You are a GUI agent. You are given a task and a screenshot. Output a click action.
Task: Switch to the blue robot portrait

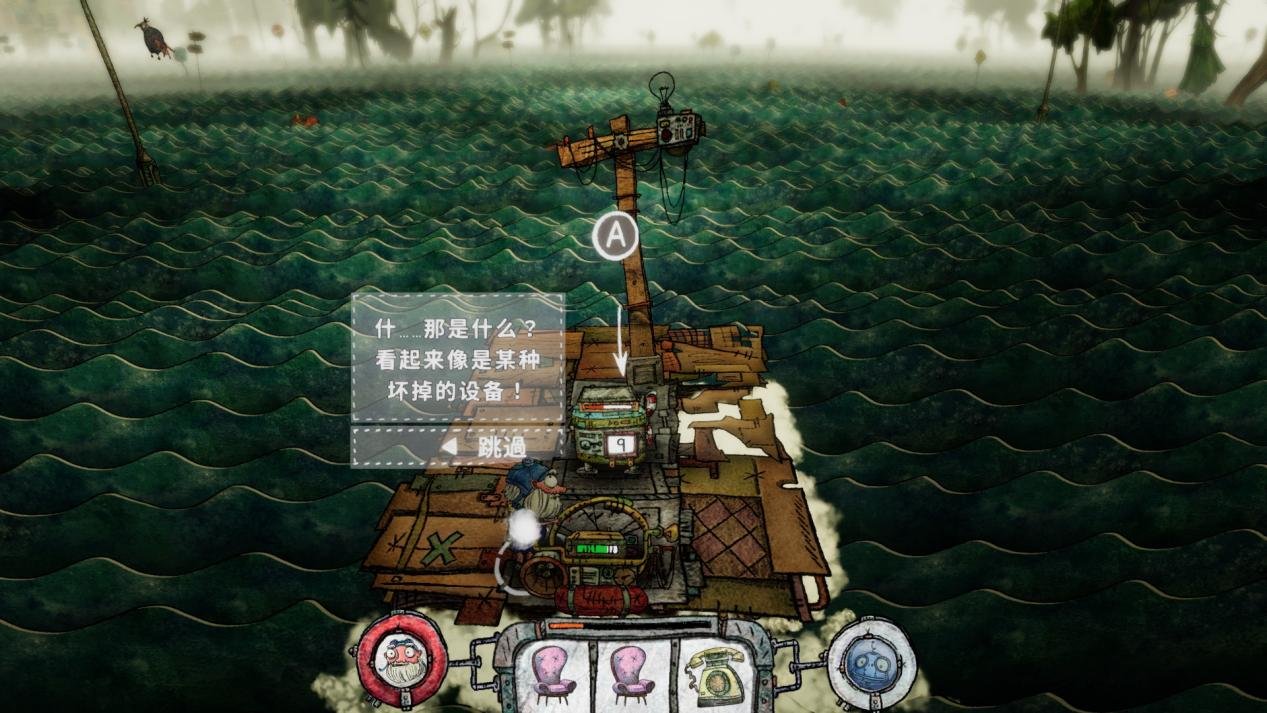[x=871, y=661]
